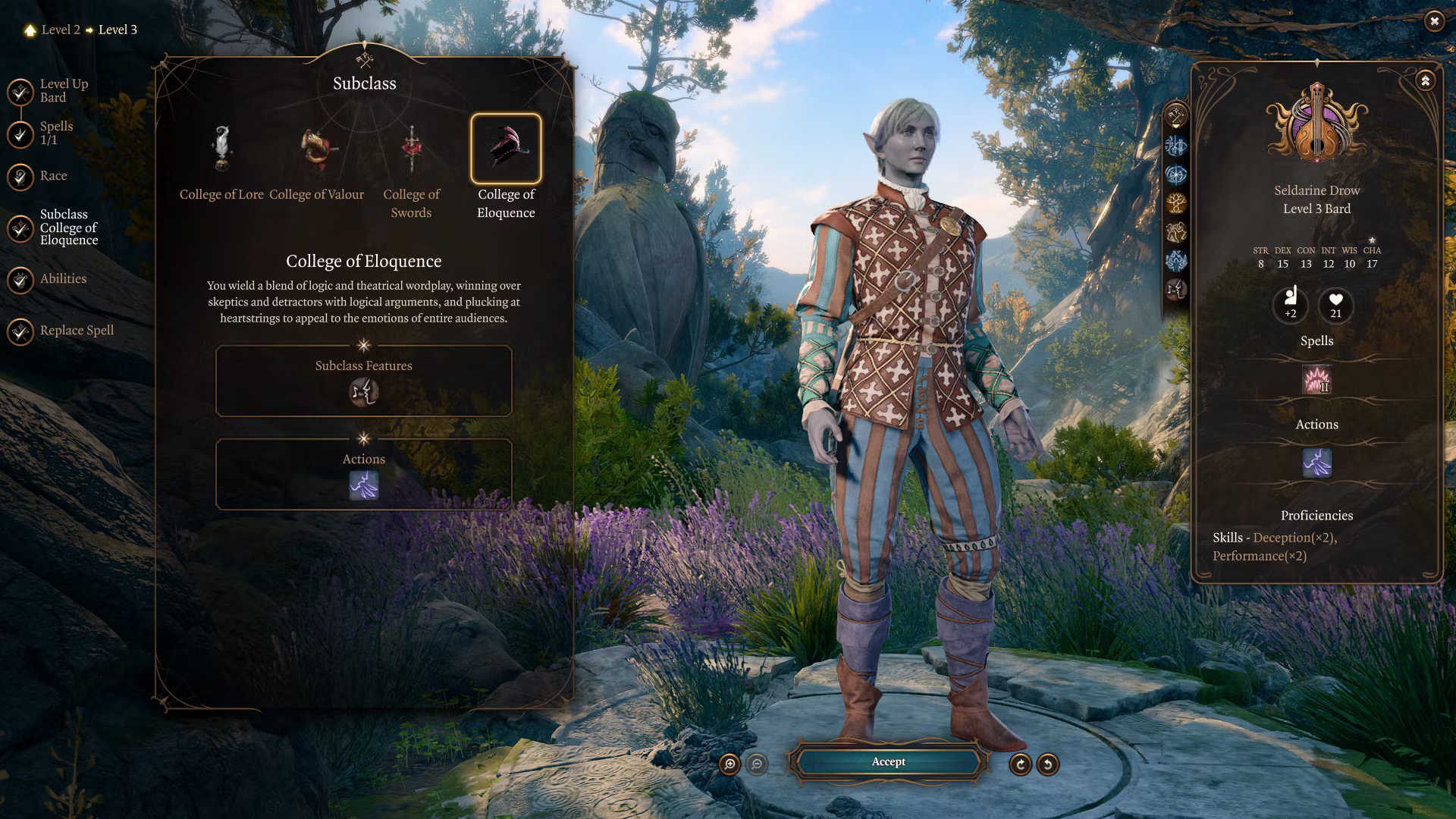The image size is (1456, 819).
Task: Zoom out the character view
Action: (757, 764)
